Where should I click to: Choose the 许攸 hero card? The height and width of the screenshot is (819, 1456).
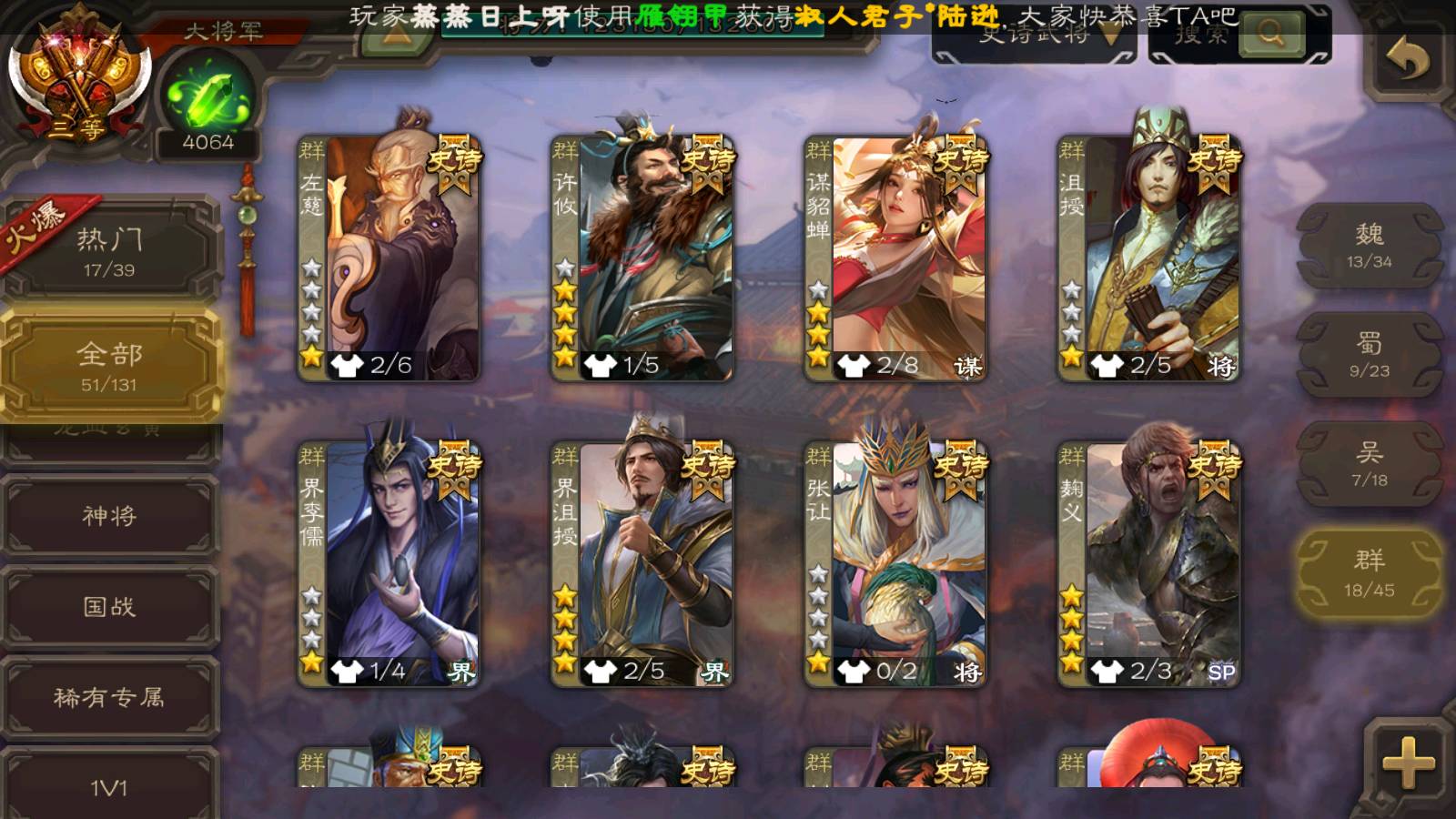click(x=642, y=257)
